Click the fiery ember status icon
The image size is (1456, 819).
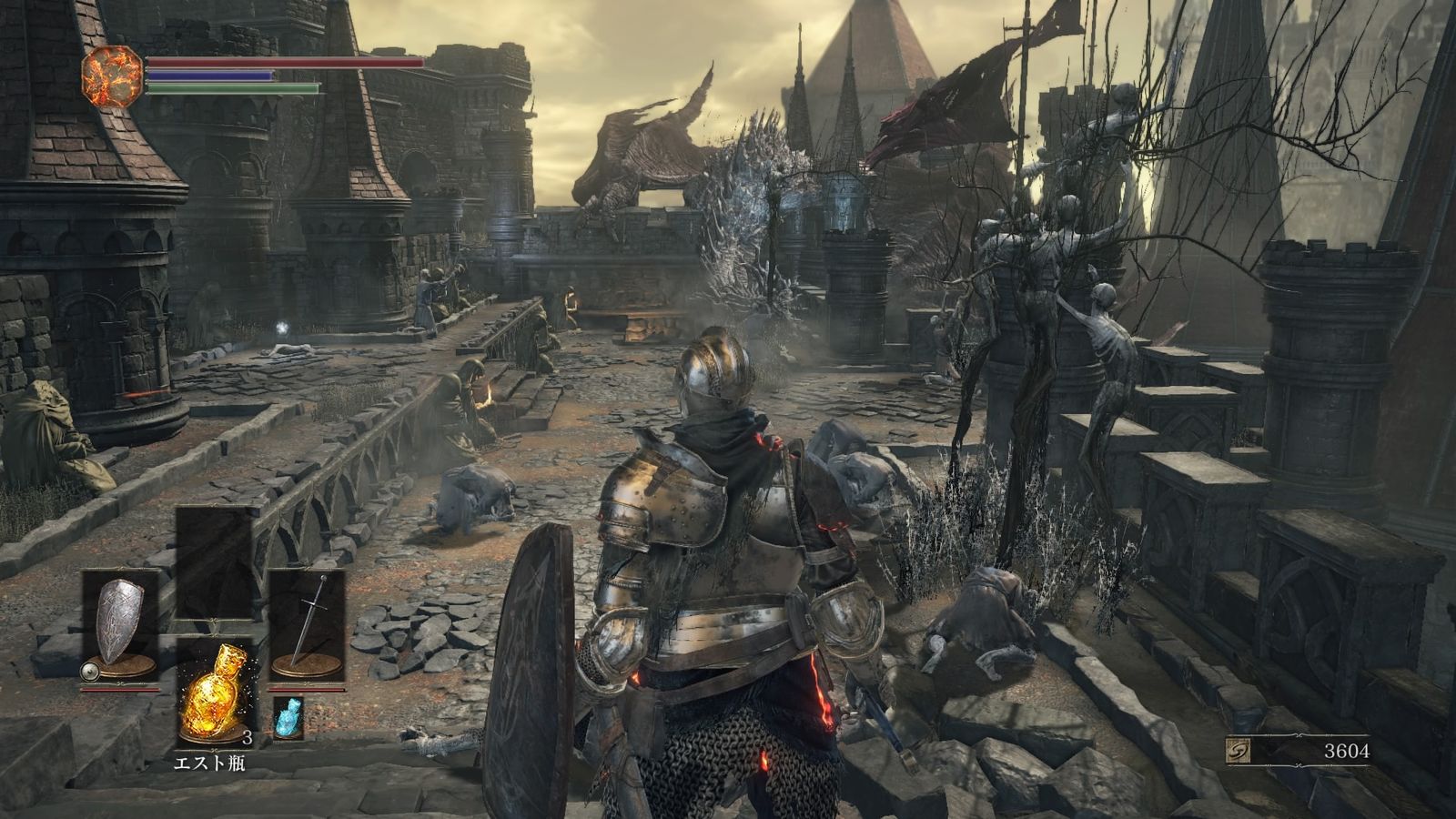tap(113, 77)
